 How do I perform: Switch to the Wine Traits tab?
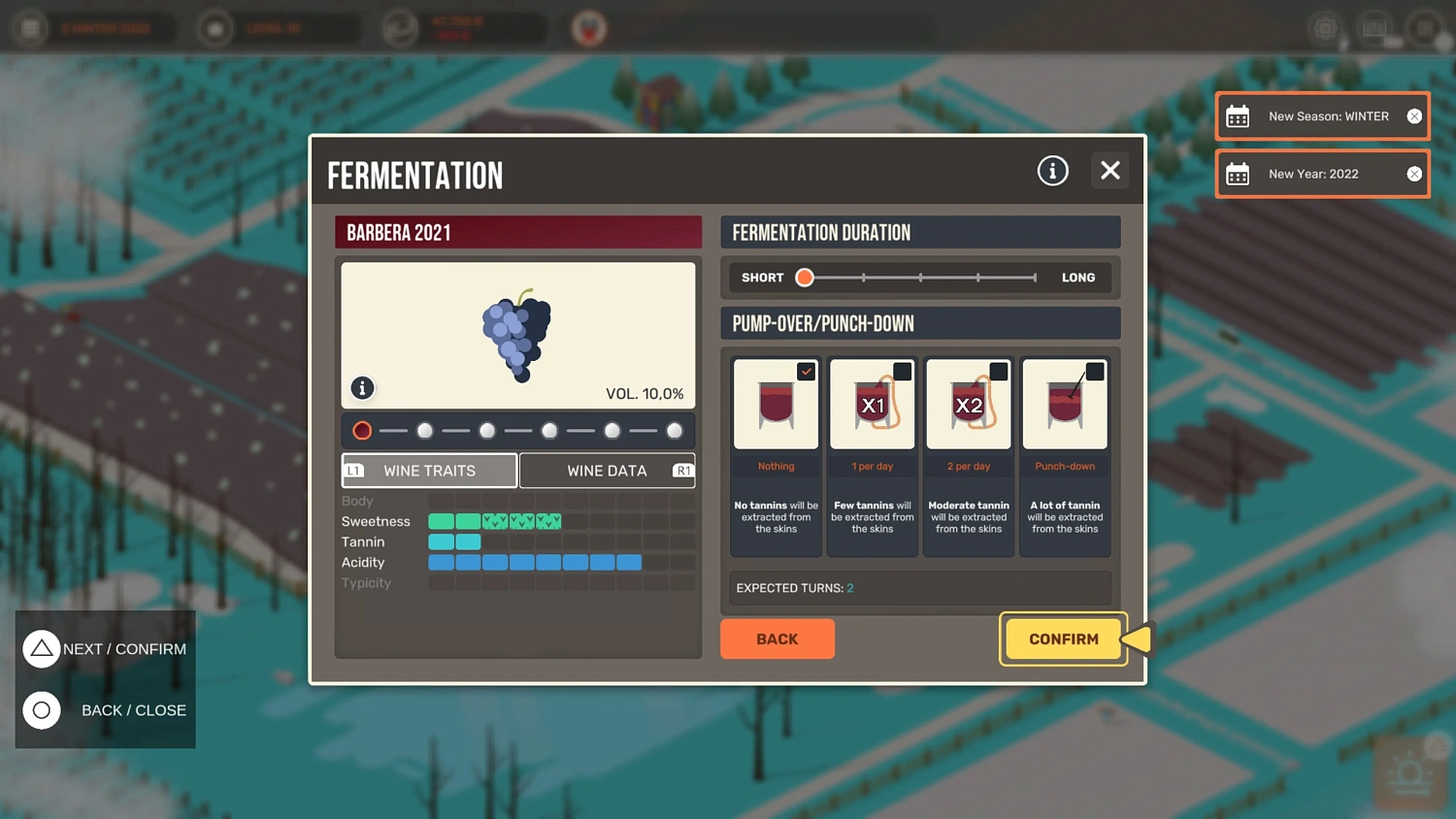[x=428, y=471]
